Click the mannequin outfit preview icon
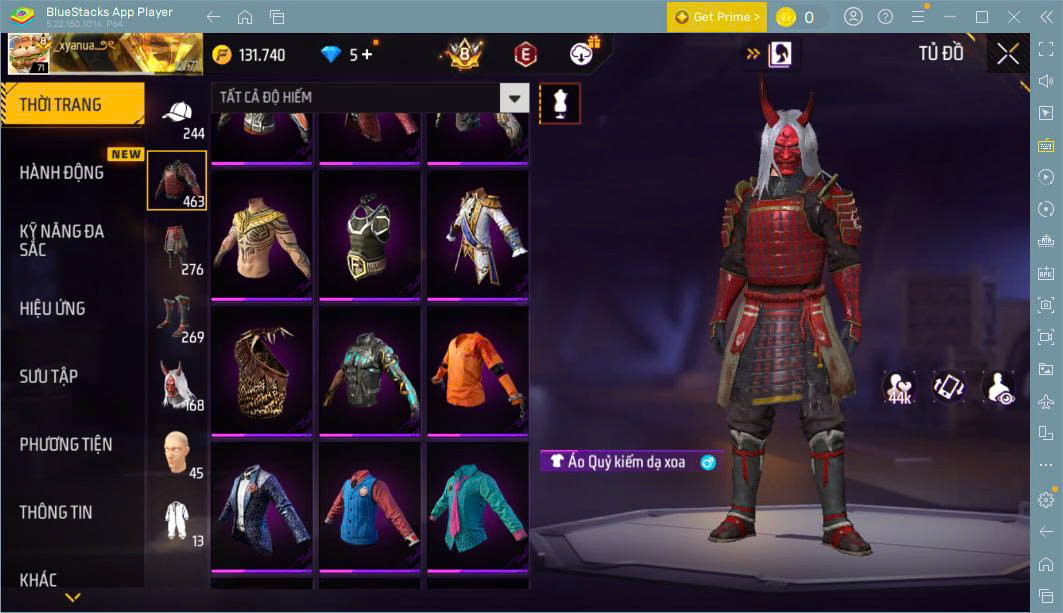The image size is (1063, 613). coord(560,103)
